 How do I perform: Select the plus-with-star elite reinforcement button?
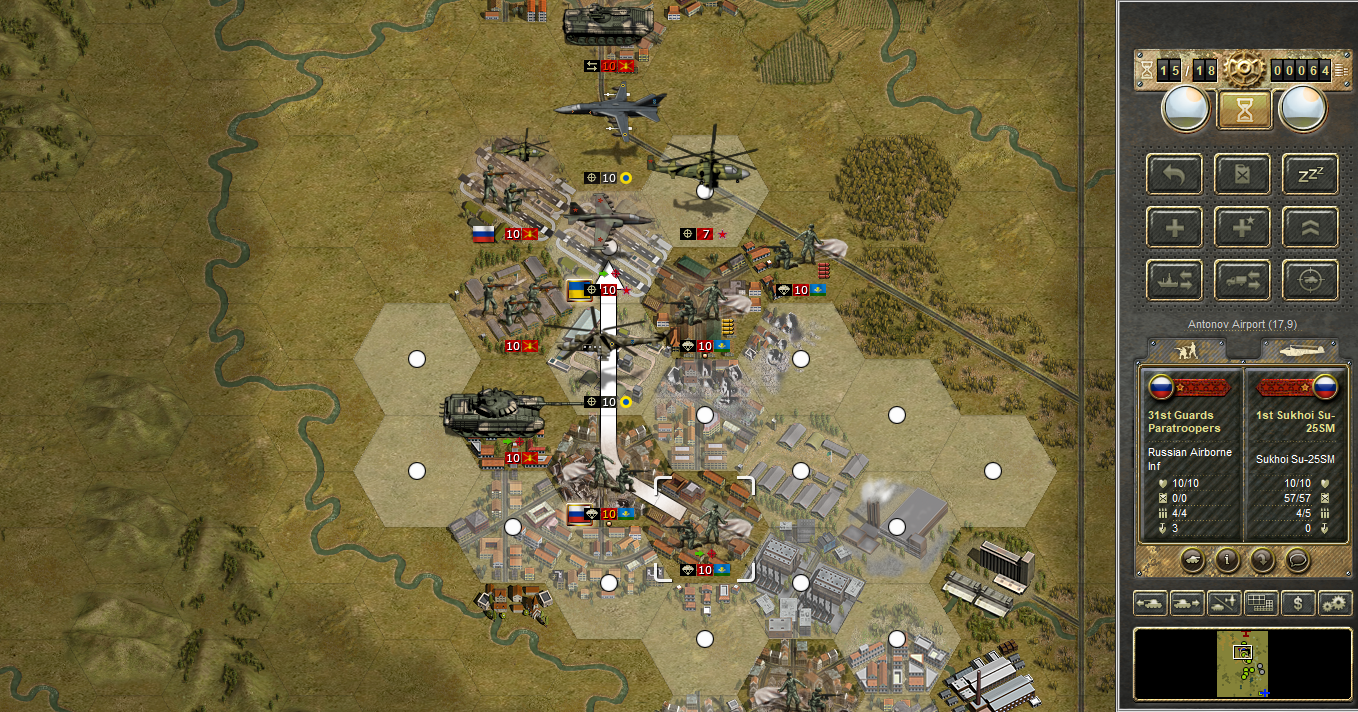coord(1242,227)
